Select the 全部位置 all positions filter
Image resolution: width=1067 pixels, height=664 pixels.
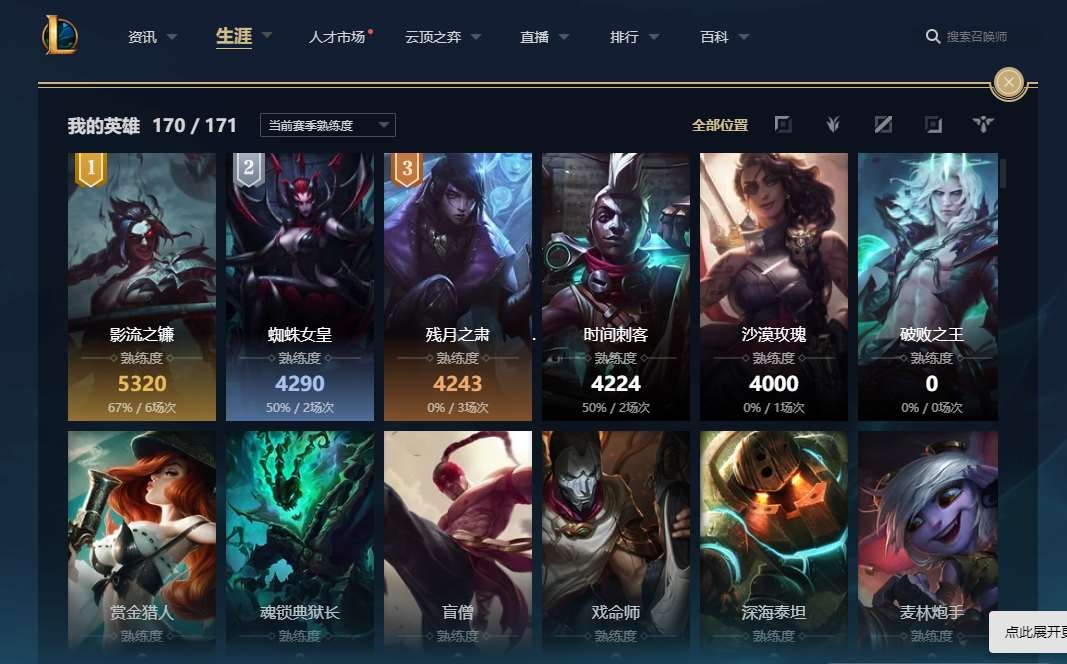click(x=720, y=125)
